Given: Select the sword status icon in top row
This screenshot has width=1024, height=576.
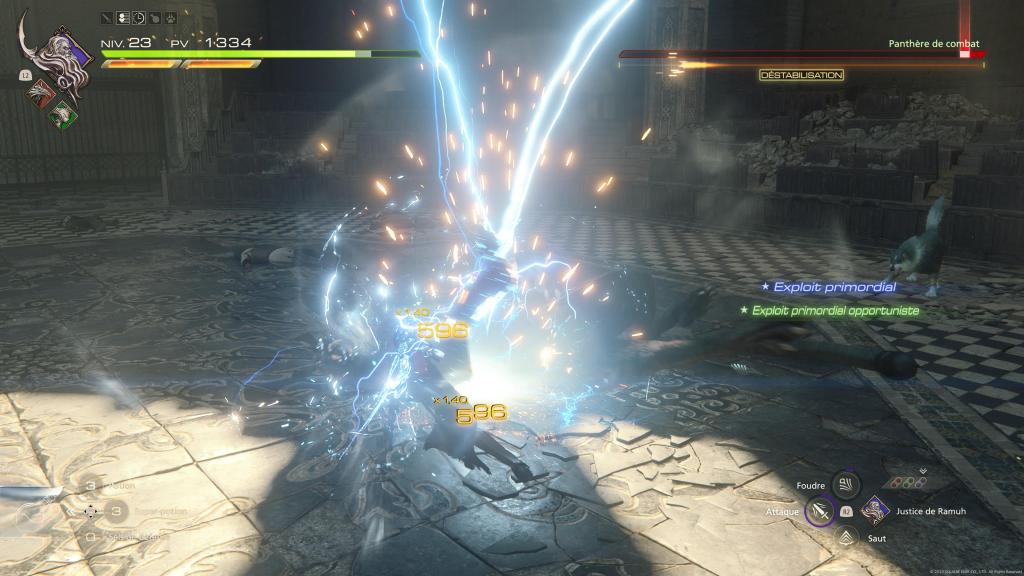Looking at the screenshot, I should [x=107, y=18].
